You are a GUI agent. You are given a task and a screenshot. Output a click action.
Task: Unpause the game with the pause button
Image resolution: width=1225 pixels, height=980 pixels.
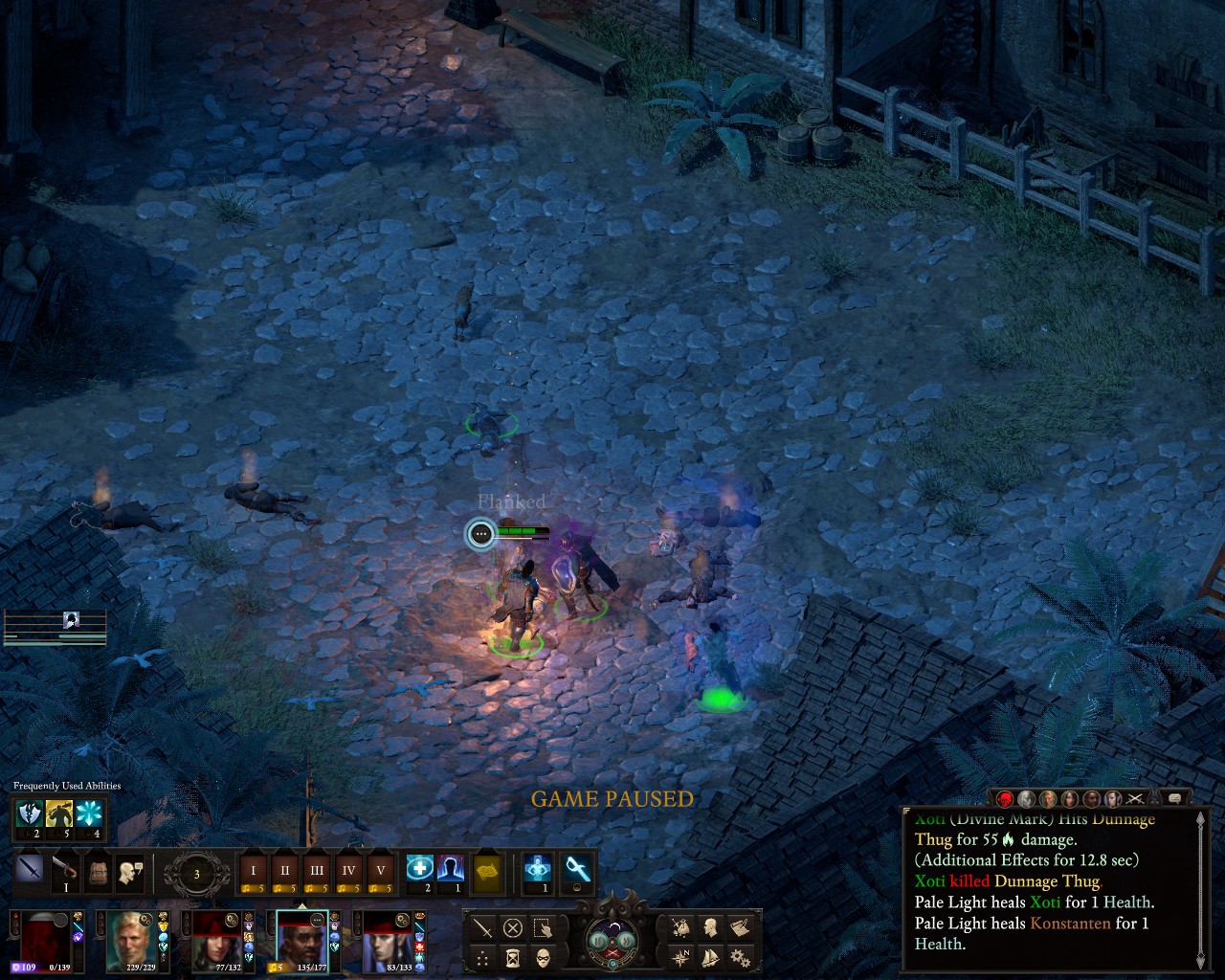point(598,940)
